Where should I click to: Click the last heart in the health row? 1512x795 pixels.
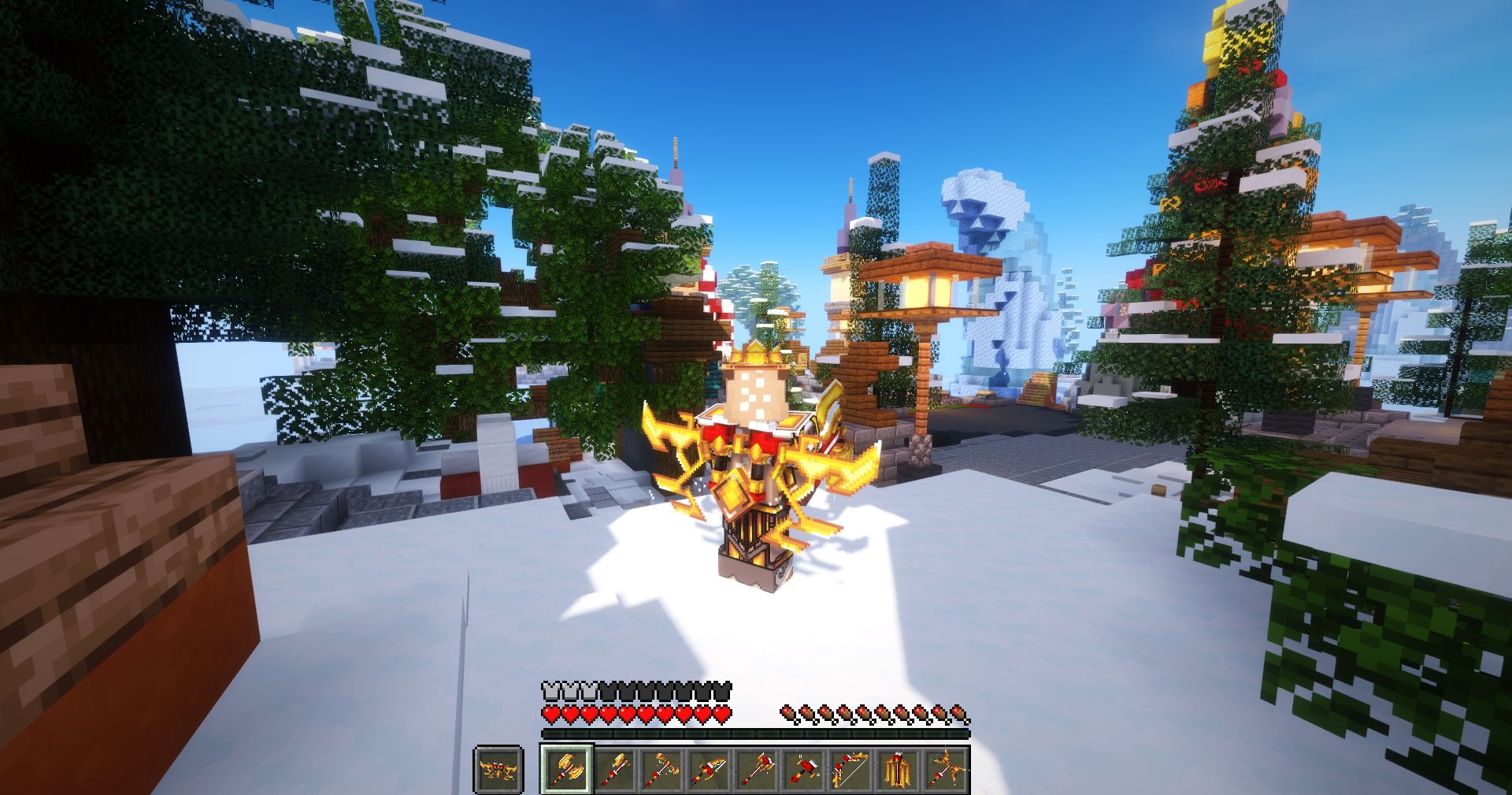(720, 714)
